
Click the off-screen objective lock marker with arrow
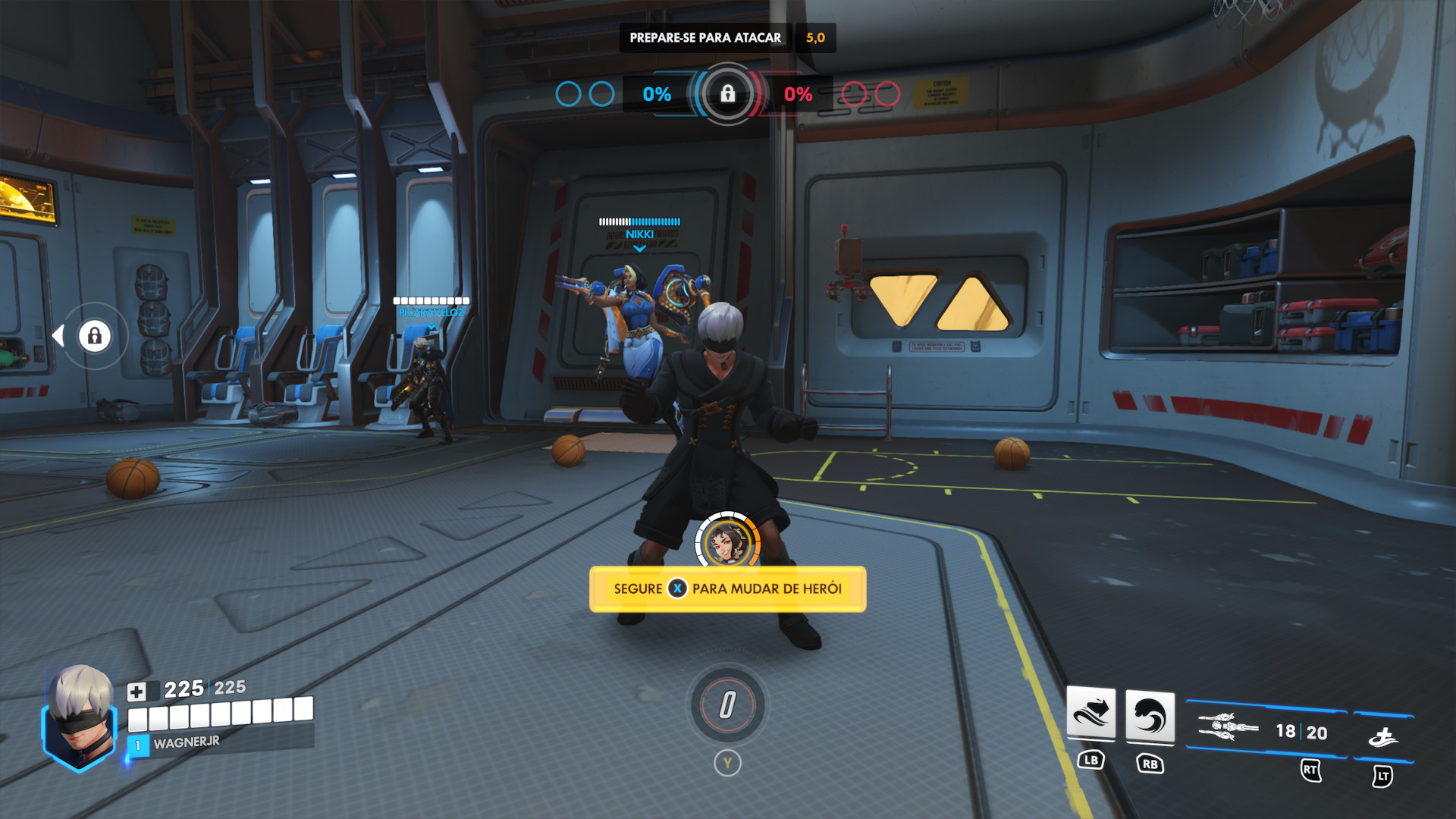pyautogui.click(x=94, y=336)
